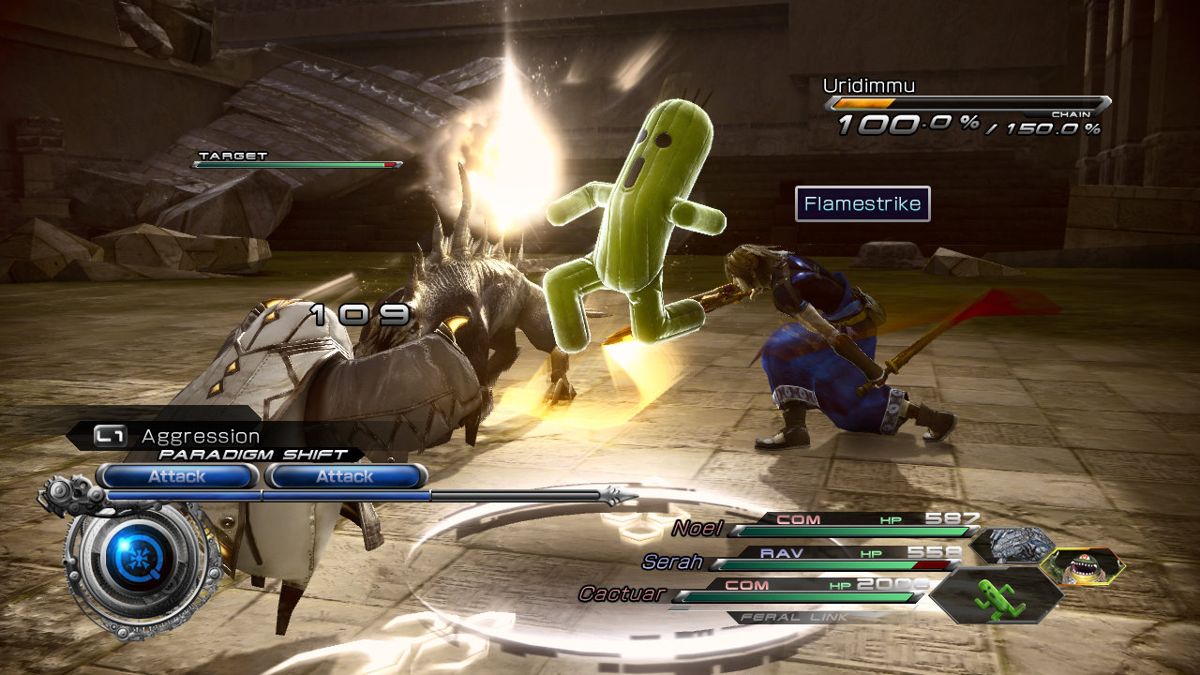Image resolution: width=1200 pixels, height=675 pixels.
Task: Open the Aggression paradigm shift panel
Action: pos(200,437)
